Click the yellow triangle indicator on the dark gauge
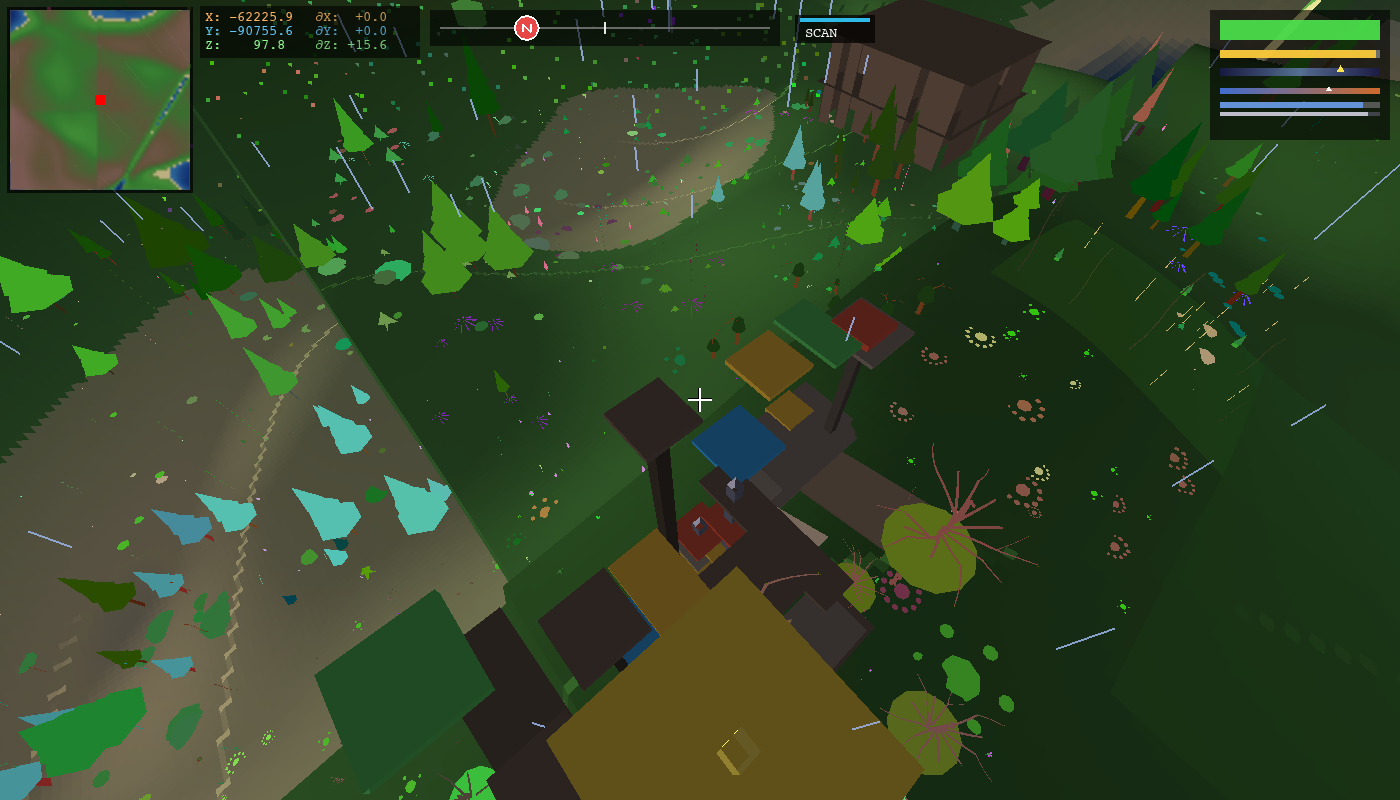This screenshot has height=800, width=1400. (x=1340, y=69)
